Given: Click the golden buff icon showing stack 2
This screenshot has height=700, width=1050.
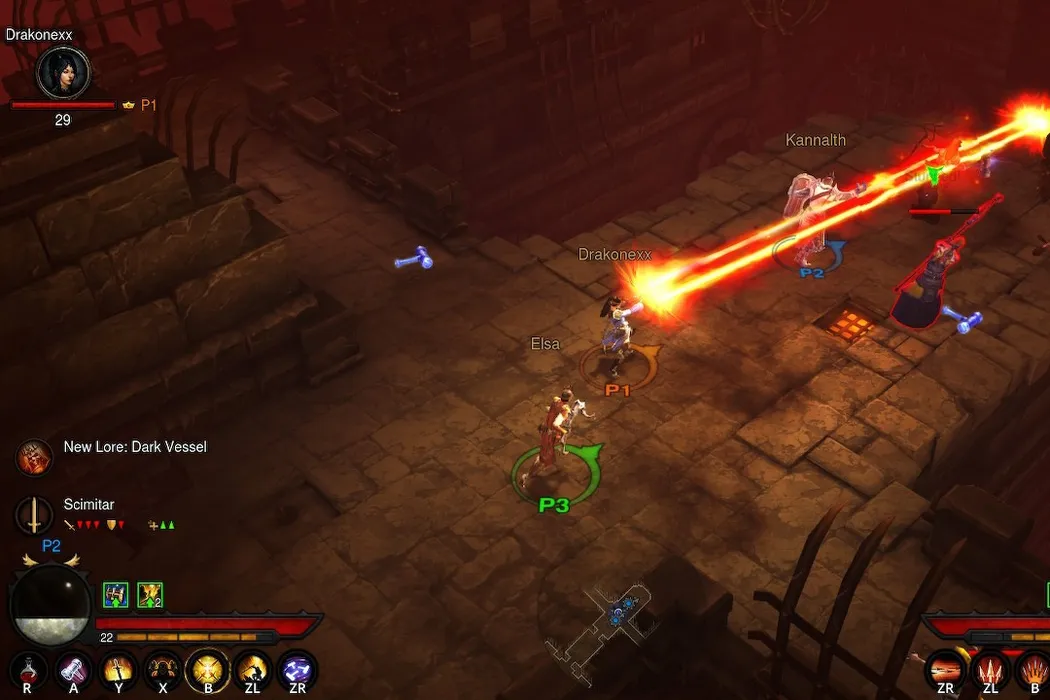Looking at the screenshot, I should click(x=150, y=595).
